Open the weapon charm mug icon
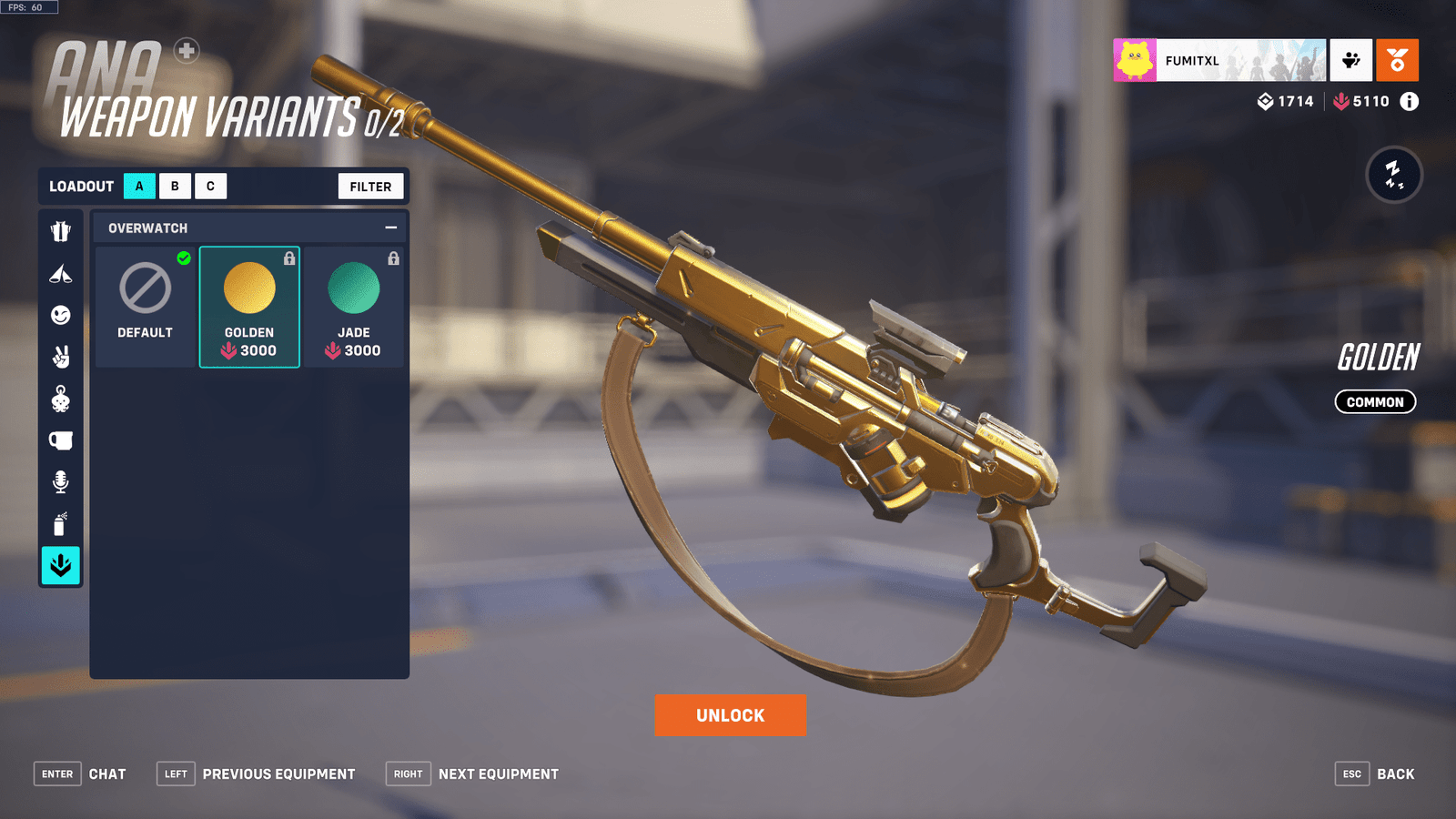The image size is (1456, 819). [x=60, y=440]
